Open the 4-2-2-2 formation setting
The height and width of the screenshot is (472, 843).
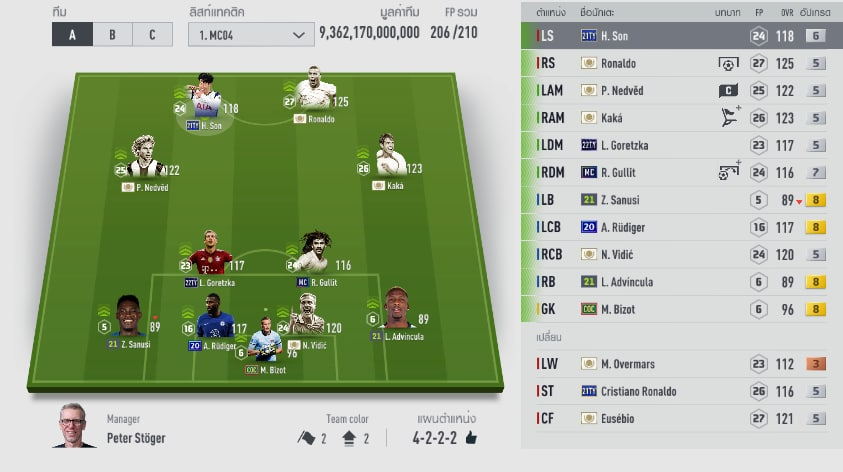pyautogui.click(x=445, y=437)
